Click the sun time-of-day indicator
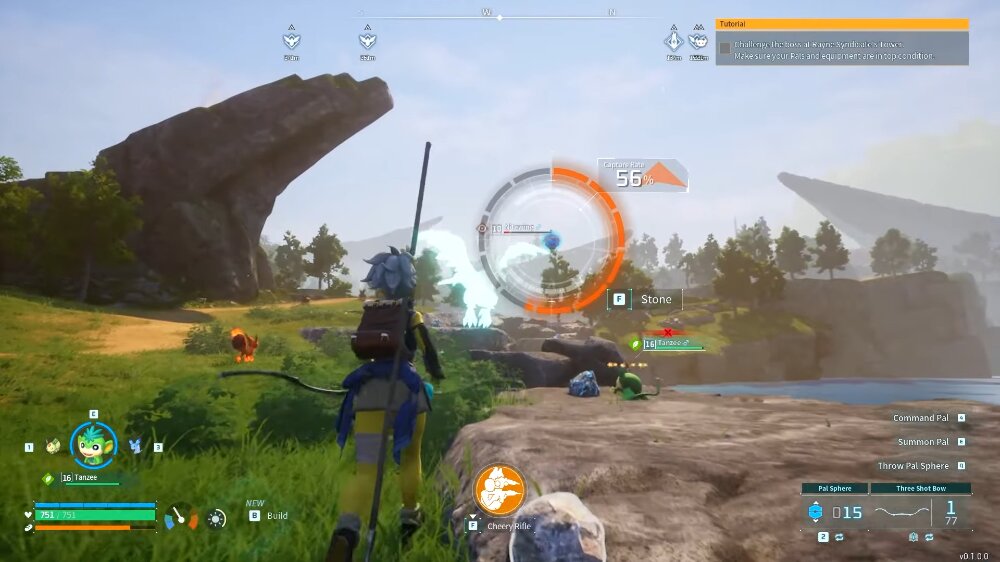 (217, 518)
